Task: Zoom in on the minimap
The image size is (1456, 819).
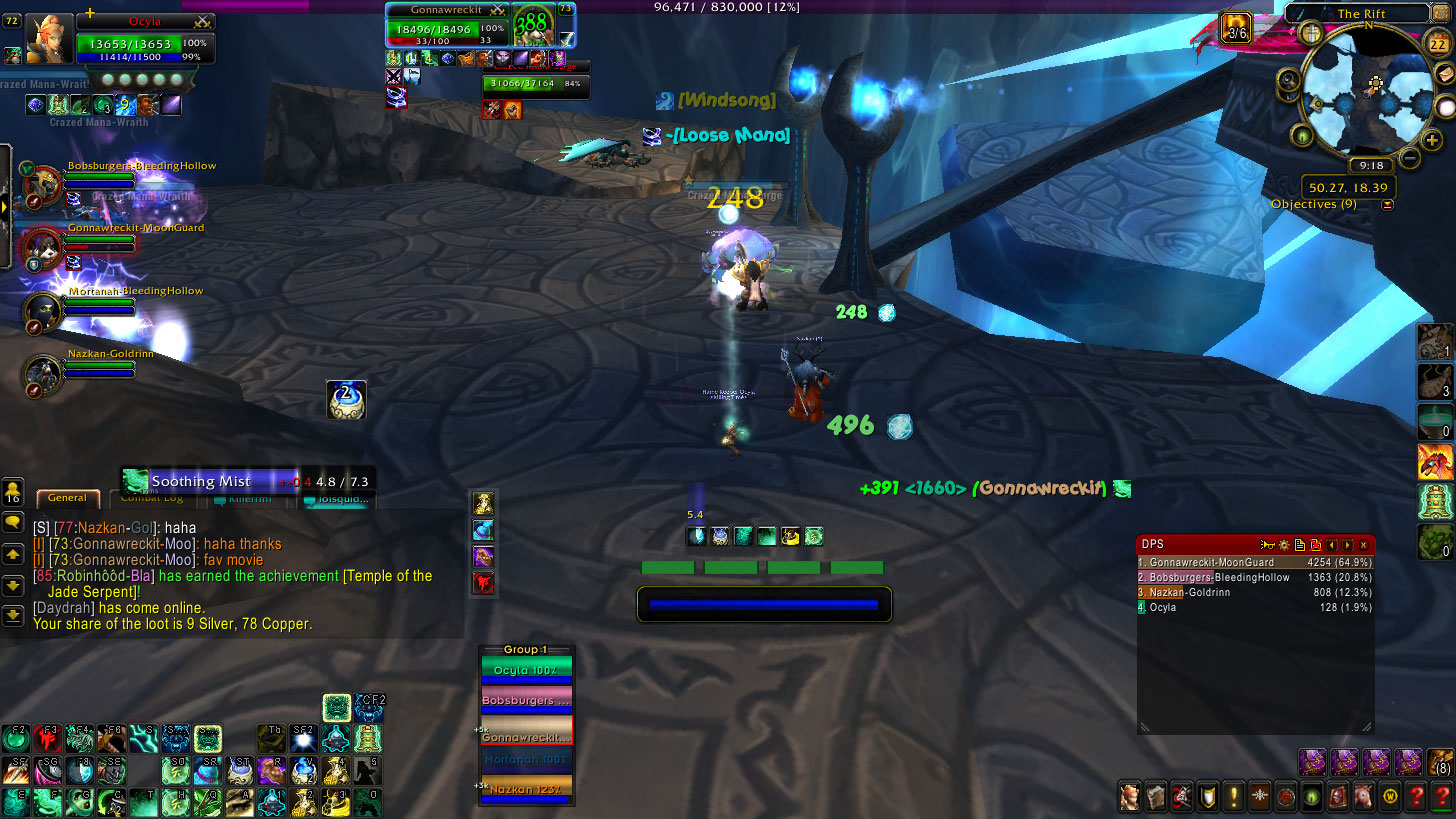Action: (x=1432, y=141)
